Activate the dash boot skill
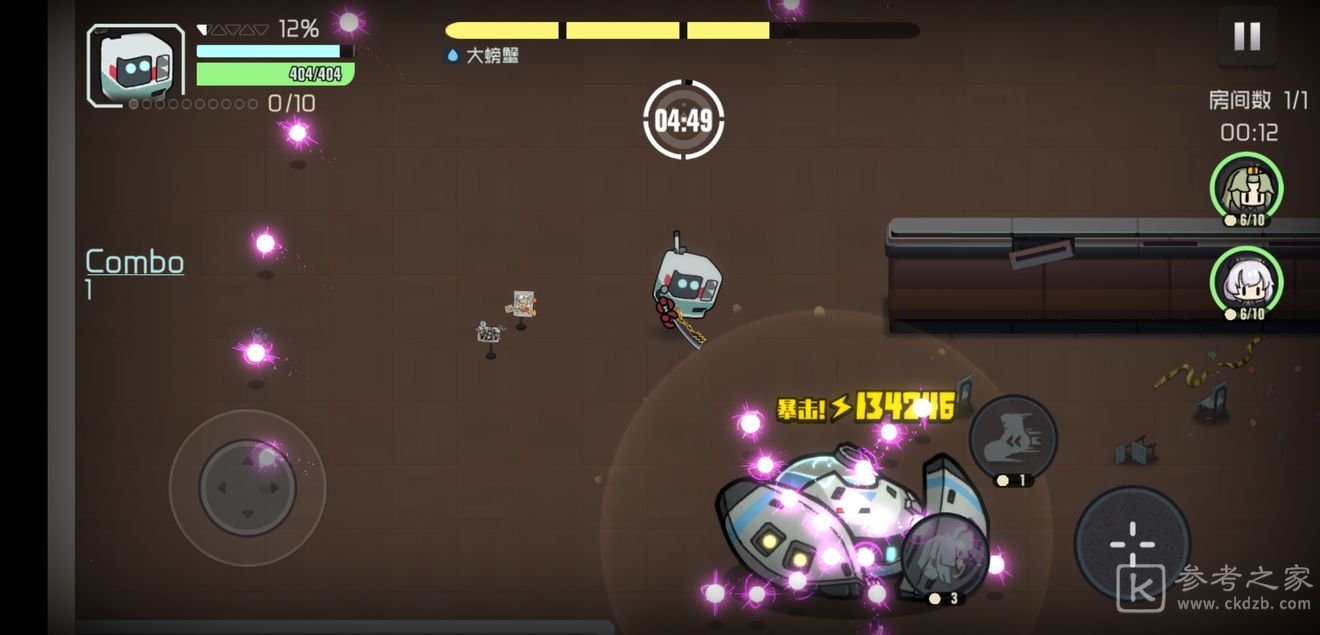Screen dimensions: 1320x635 (1013, 438)
